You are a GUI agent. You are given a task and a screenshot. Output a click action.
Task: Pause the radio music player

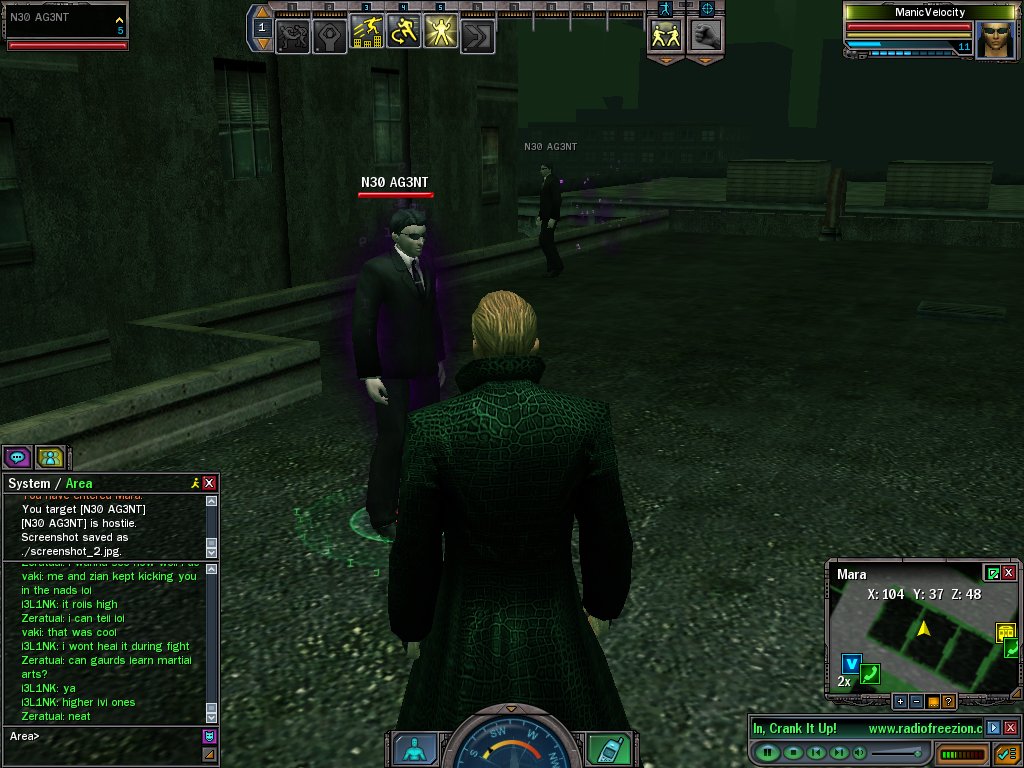tap(768, 752)
